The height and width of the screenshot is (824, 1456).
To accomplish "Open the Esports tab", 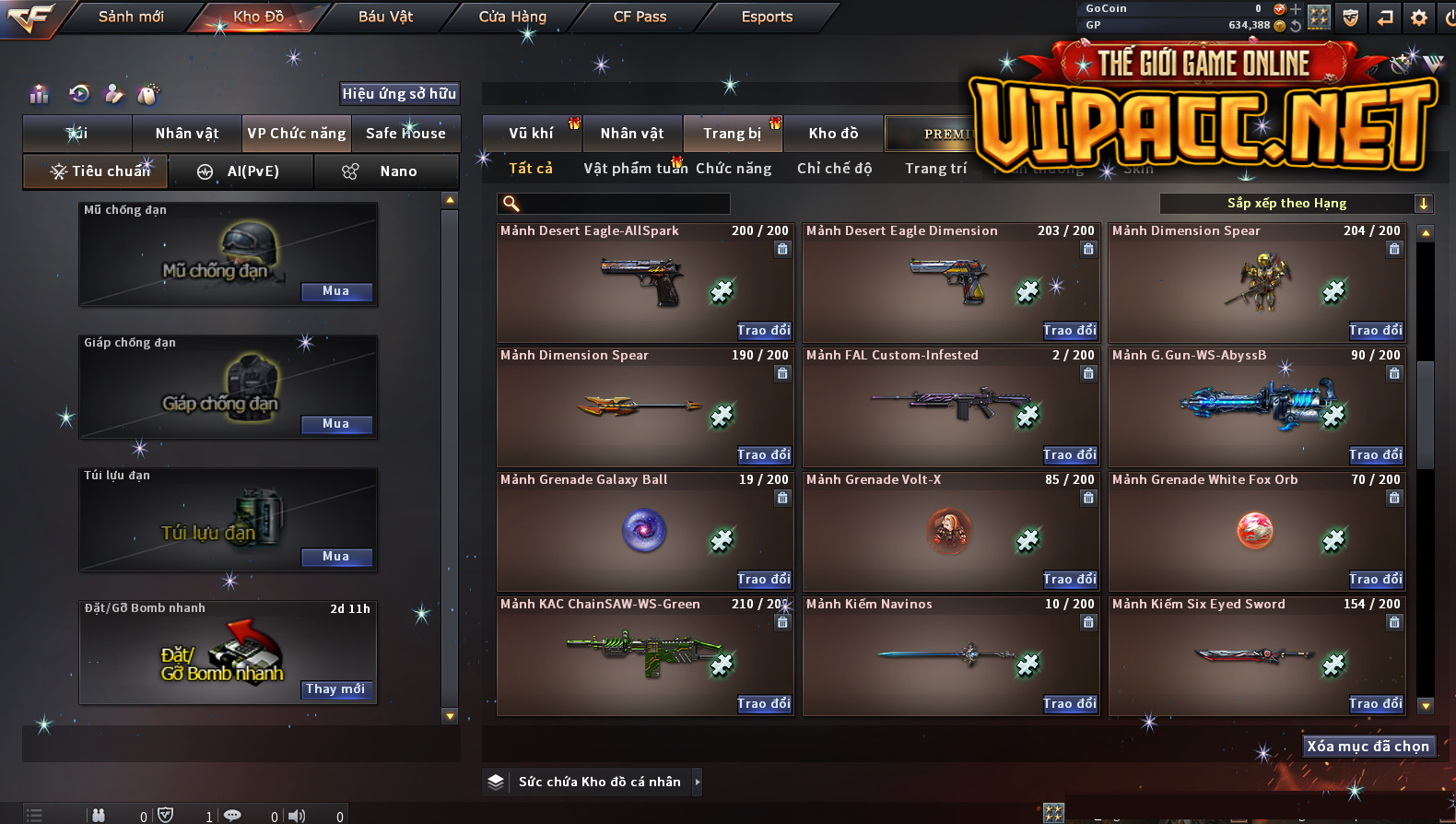I will click(767, 17).
